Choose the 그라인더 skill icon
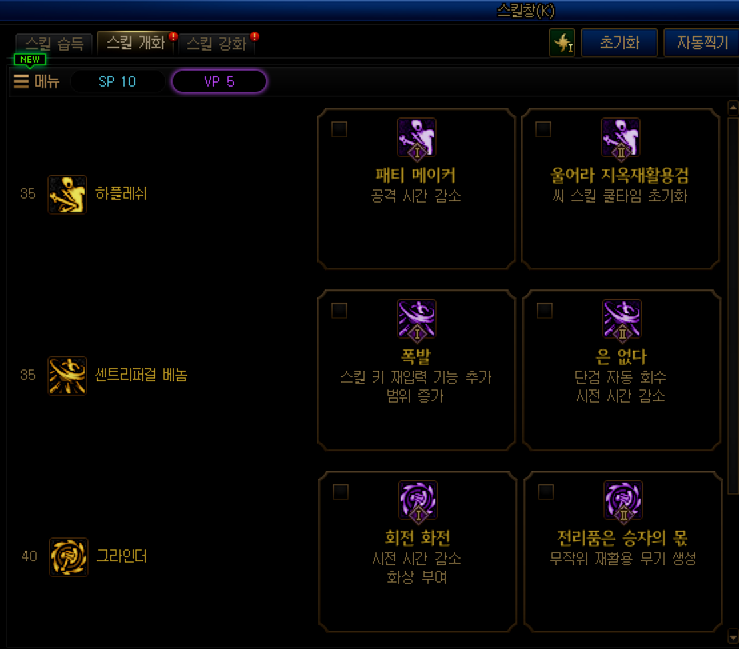Screen dimensions: 739x649 click(67, 556)
